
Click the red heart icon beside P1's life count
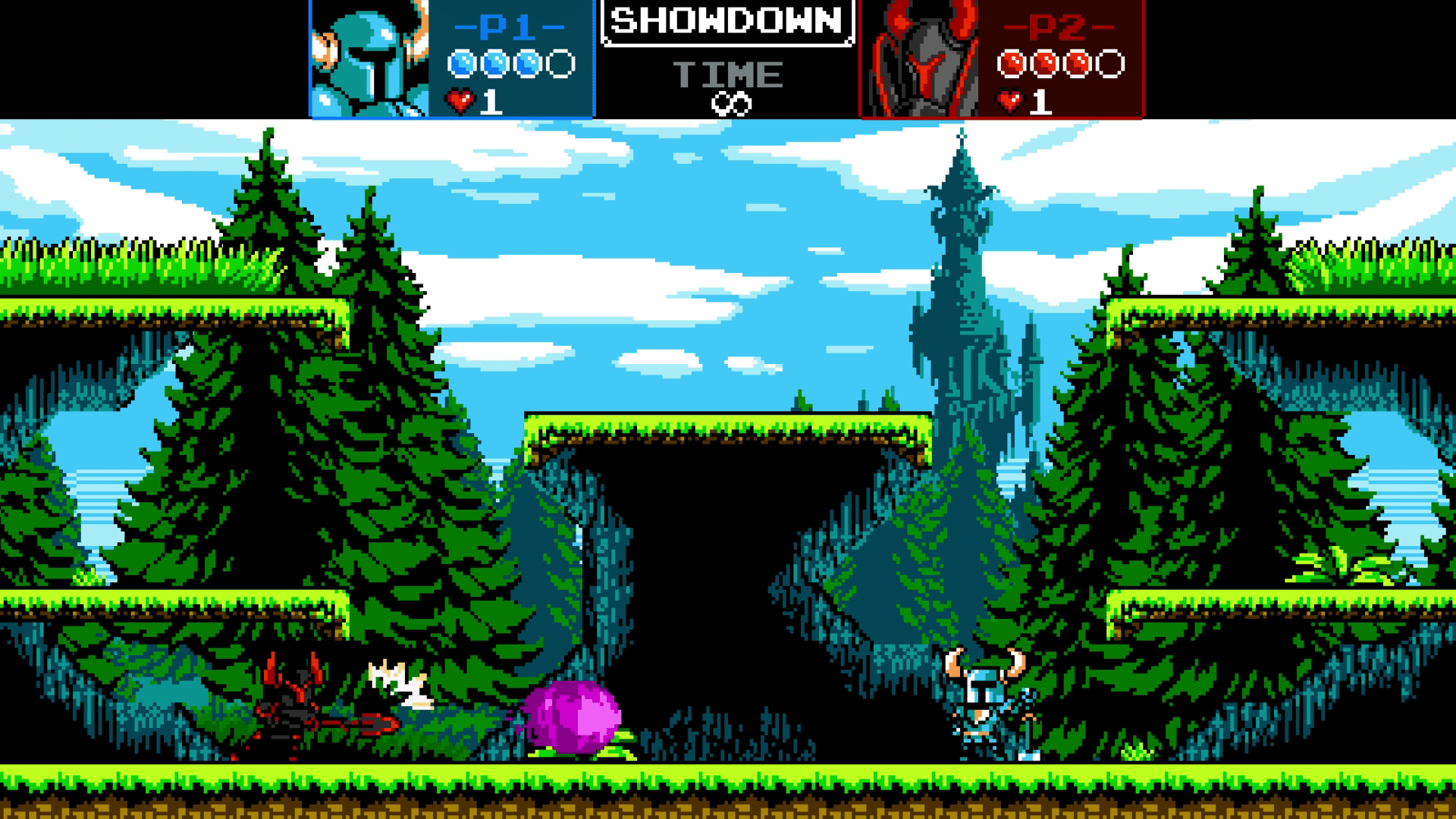(x=458, y=99)
